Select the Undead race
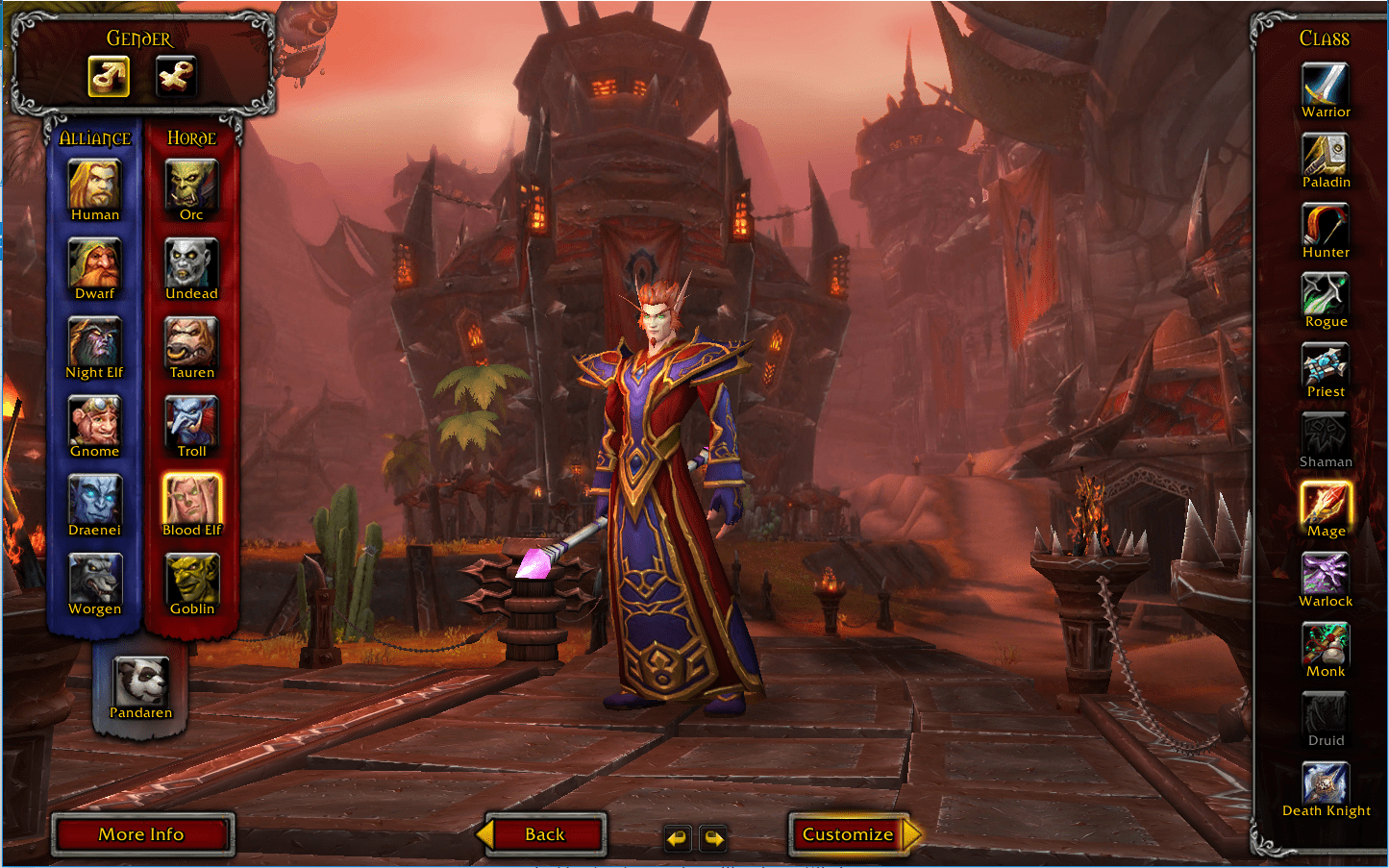 pos(190,260)
